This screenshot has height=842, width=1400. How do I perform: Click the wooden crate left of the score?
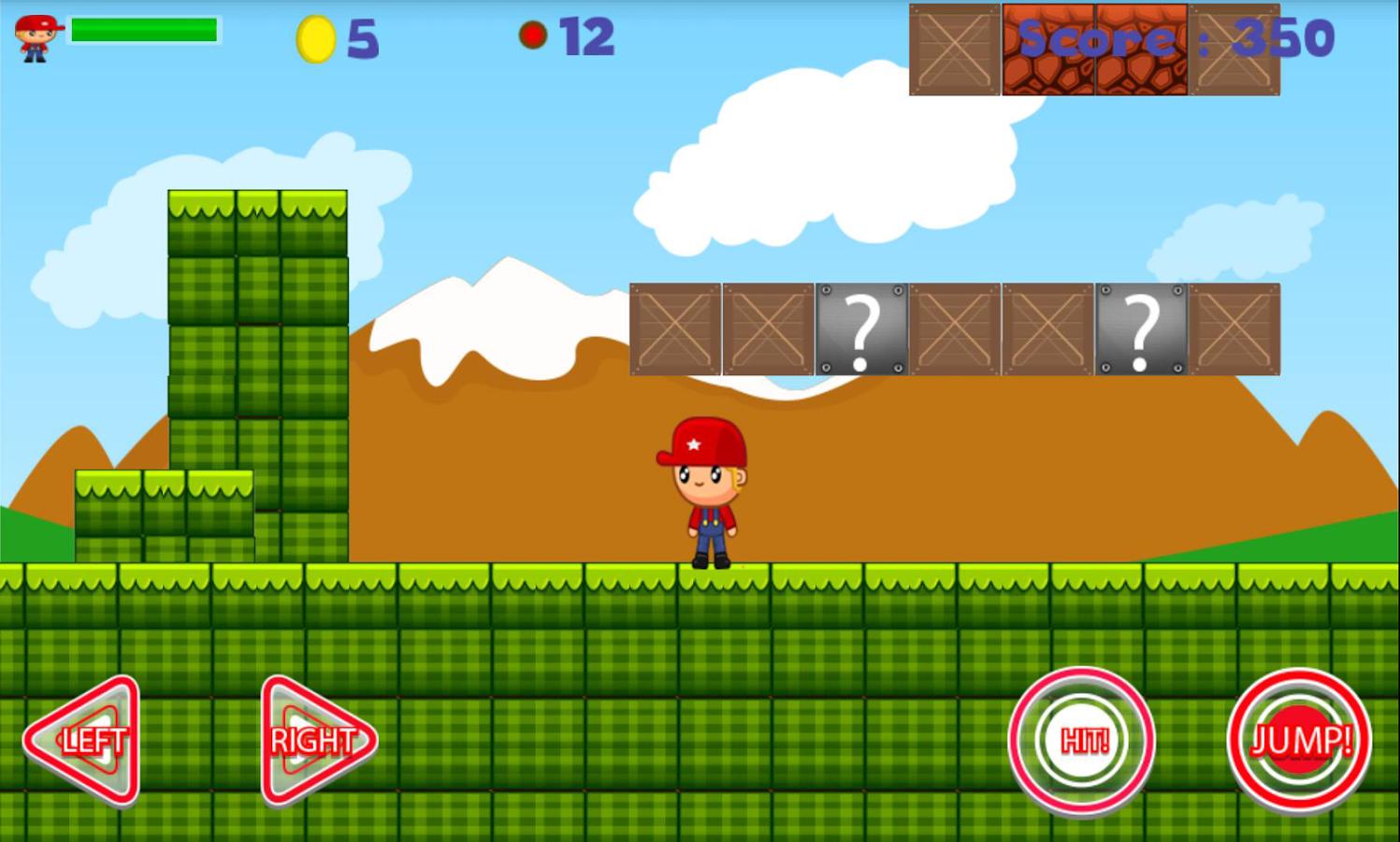point(954,49)
